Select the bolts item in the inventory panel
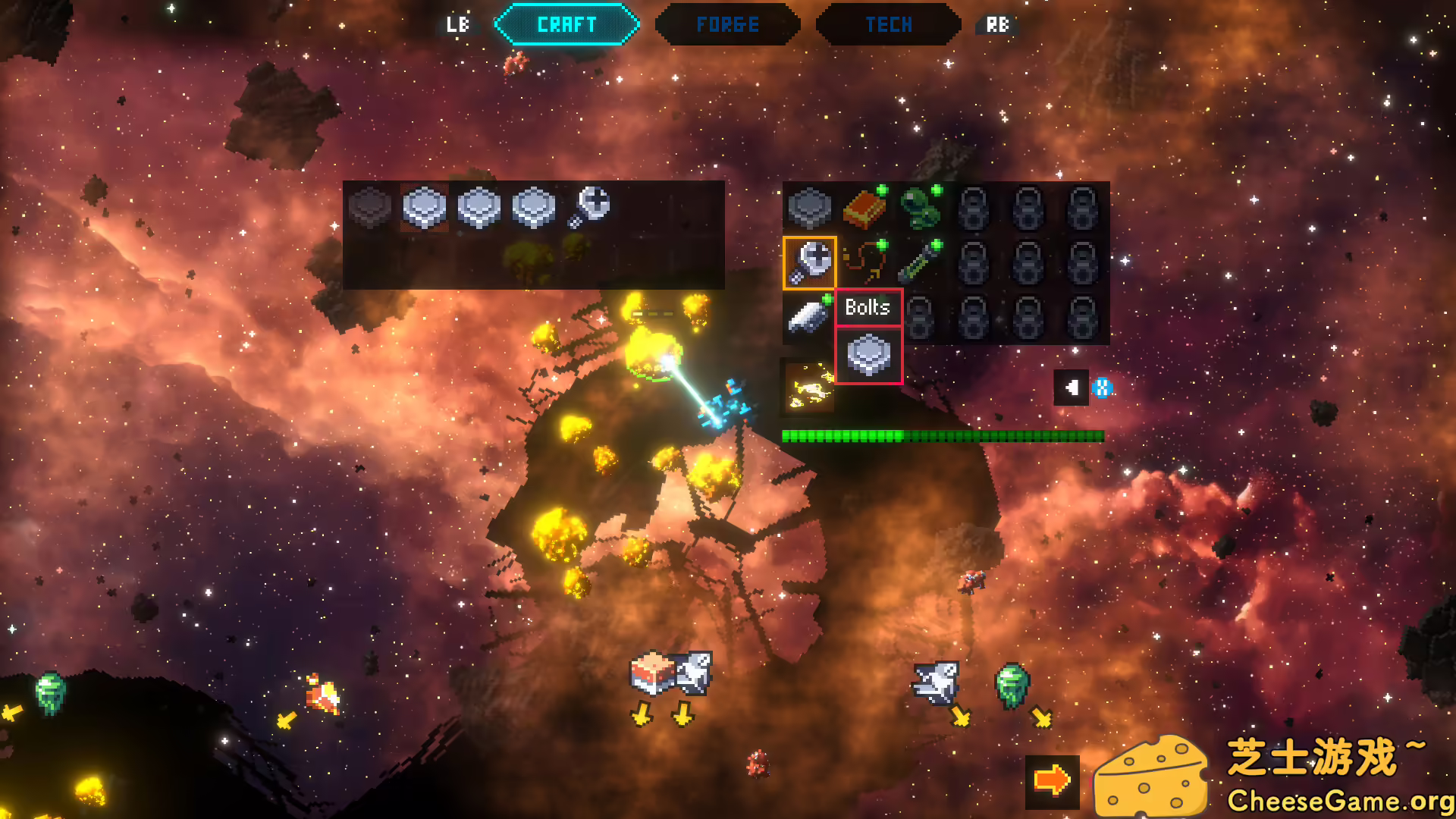This screenshot has height=819, width=1456. (589, 206)
